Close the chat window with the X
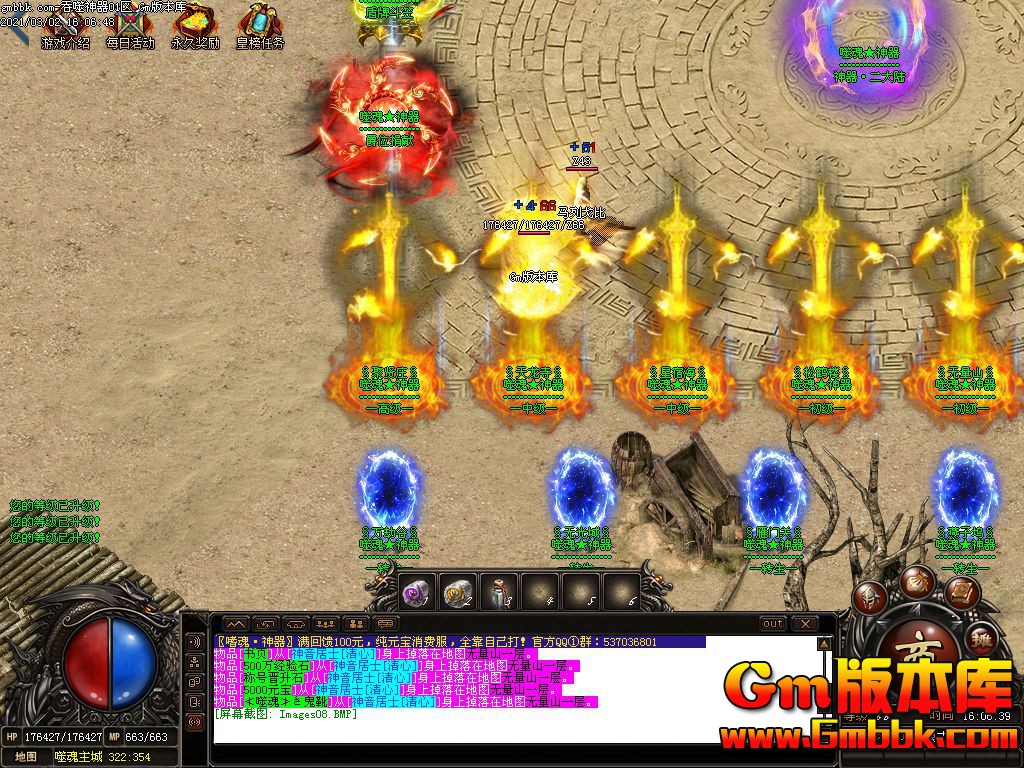The width and height of the screenshot is (1024, 768). click(805, 624)
